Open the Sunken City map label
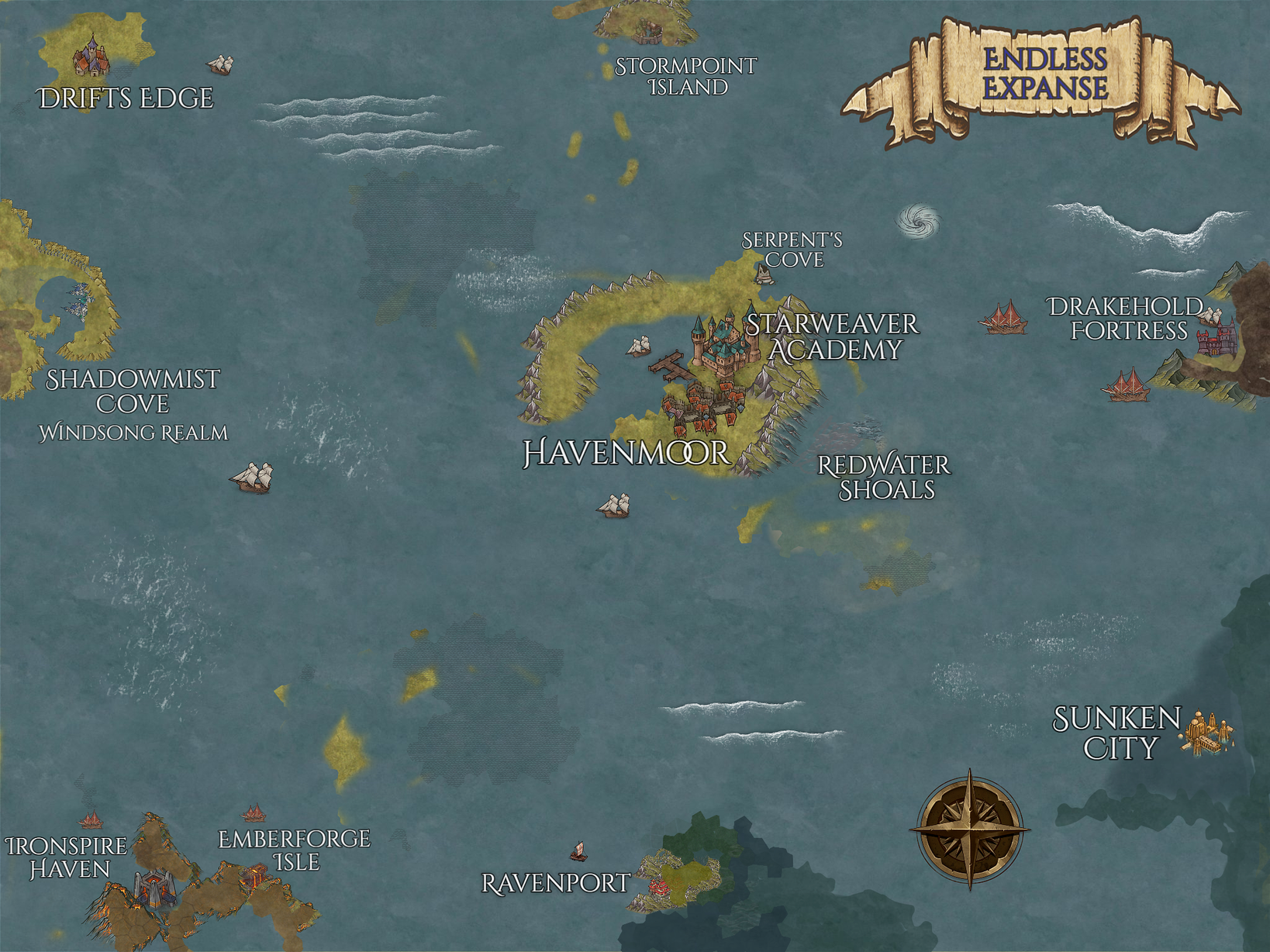 tap(1117, 733)
